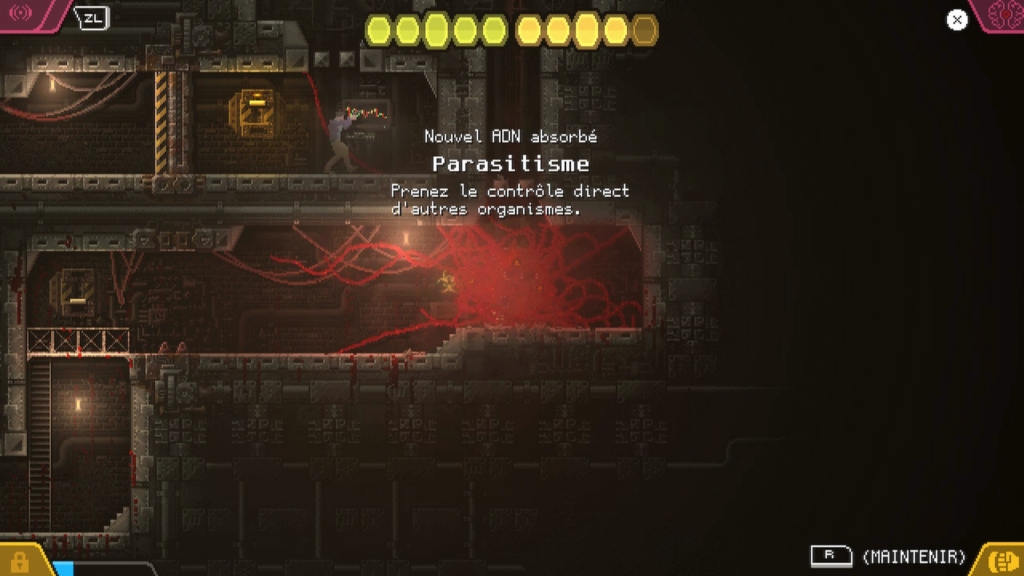The width and height of the screenshot is (1024, 576).
Task: Select the brain Parasitisme ability icon
Action: [x=1002, y=14]
